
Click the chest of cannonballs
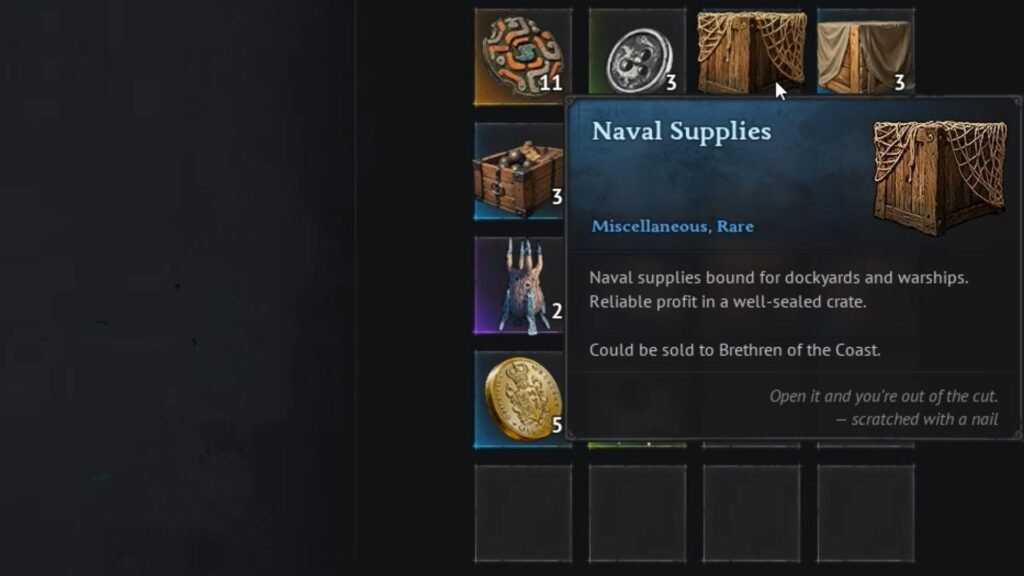pos(520,172)
